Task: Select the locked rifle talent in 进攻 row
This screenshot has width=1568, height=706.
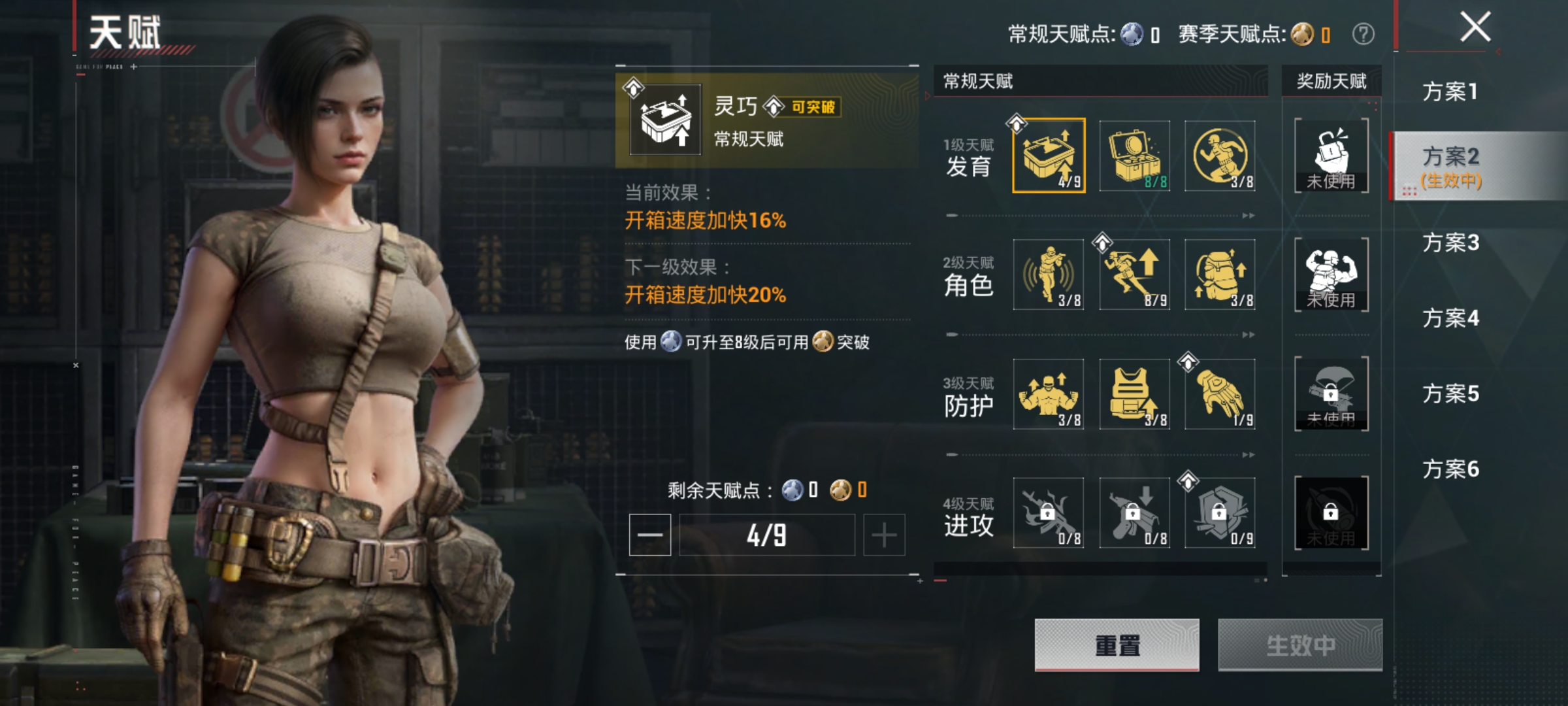Action: click(1048, 514)
